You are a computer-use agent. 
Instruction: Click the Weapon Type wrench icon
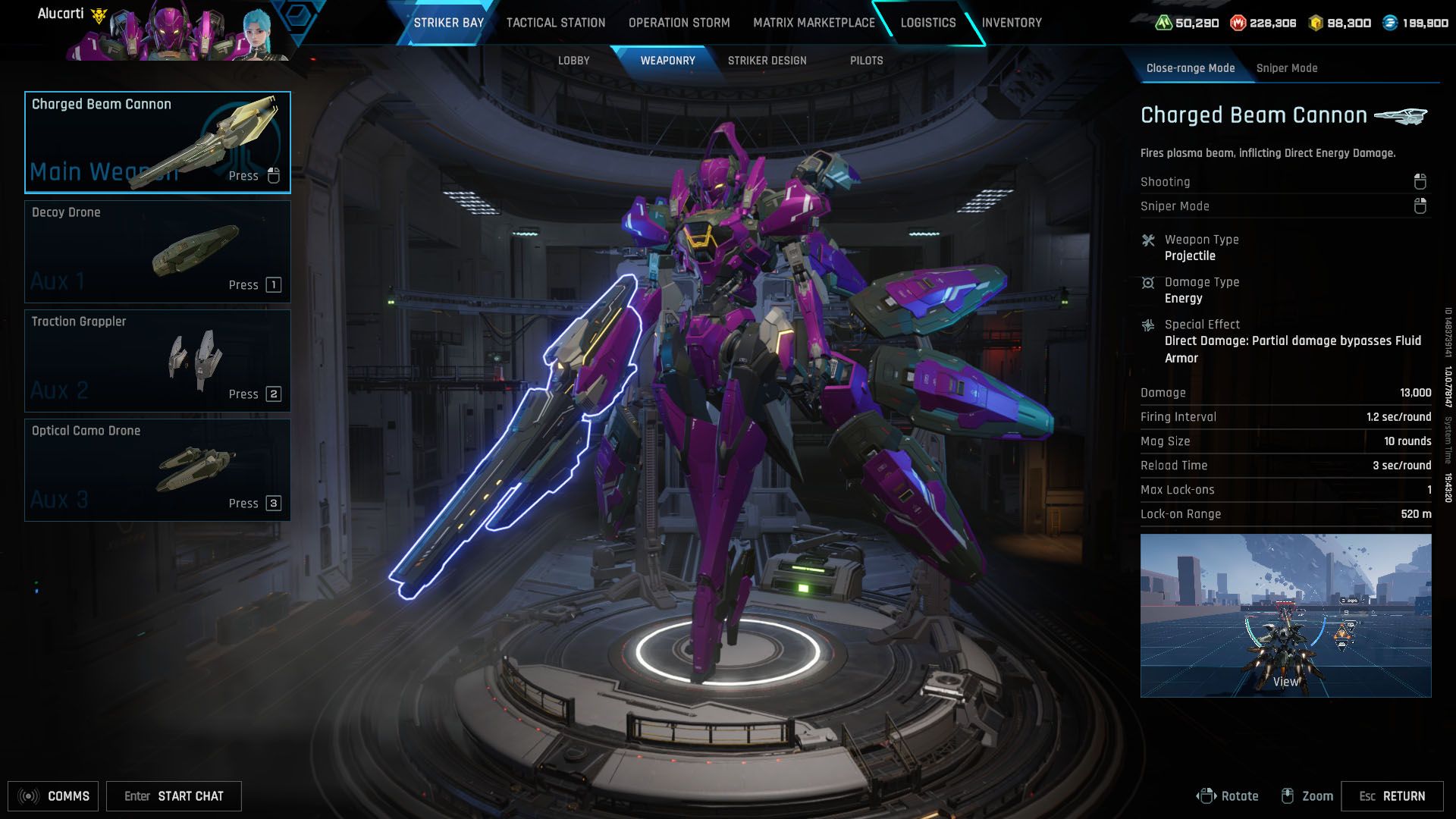tap(1148, 240)
